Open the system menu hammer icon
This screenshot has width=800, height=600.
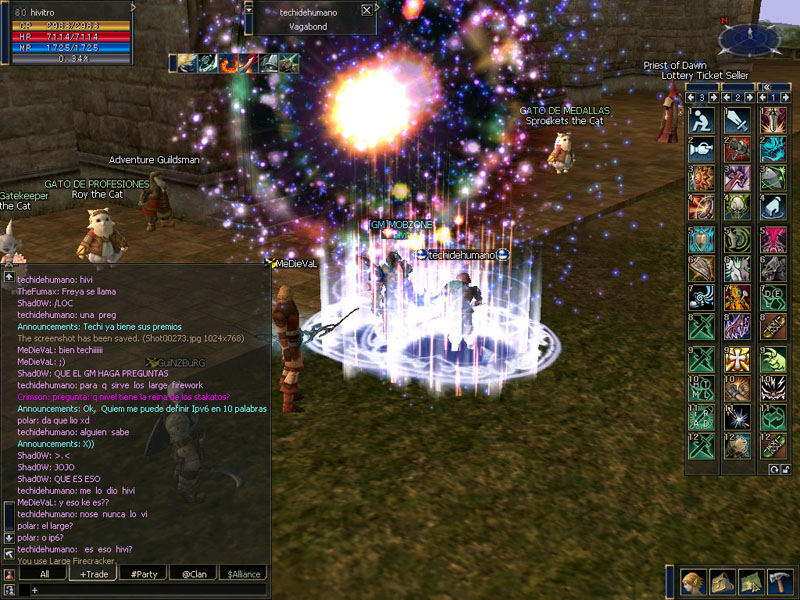click(779, 582)
